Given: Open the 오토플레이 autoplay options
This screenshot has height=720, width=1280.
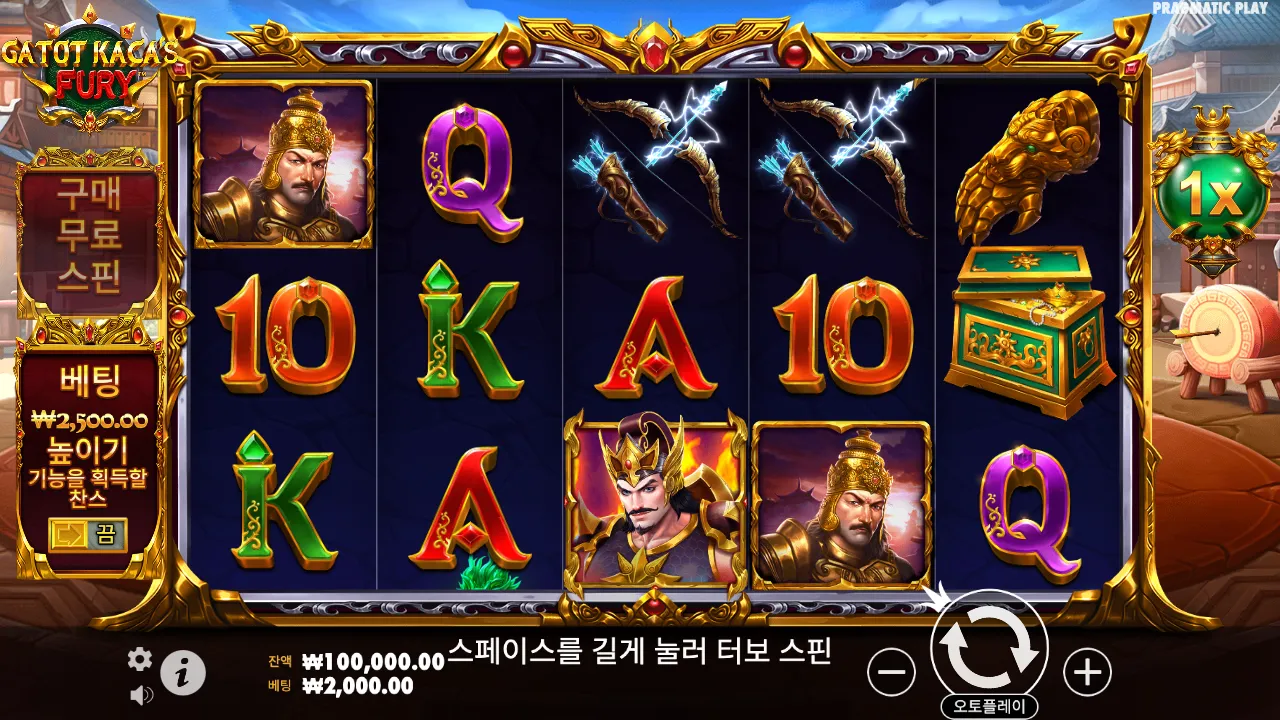Looking at the screenshot, I should (991, 703).
